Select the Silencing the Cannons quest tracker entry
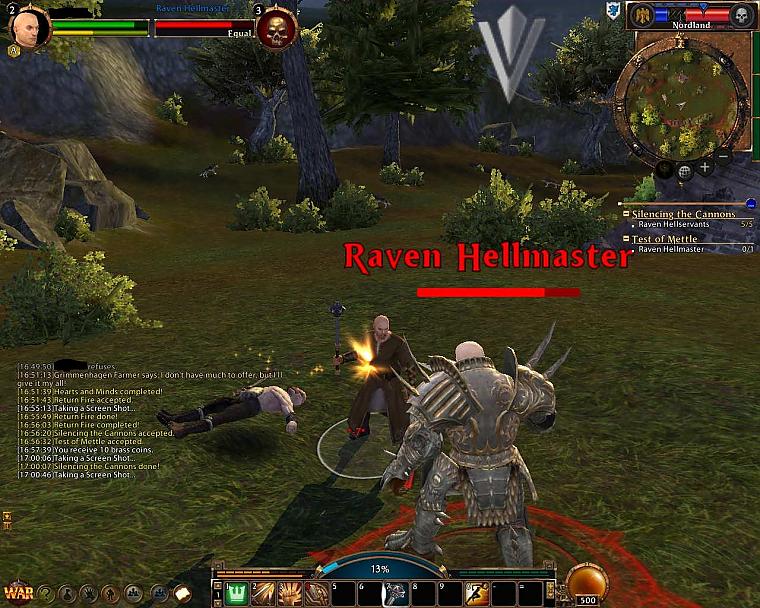The image size is (760, 608). click(x=683, y=214)
